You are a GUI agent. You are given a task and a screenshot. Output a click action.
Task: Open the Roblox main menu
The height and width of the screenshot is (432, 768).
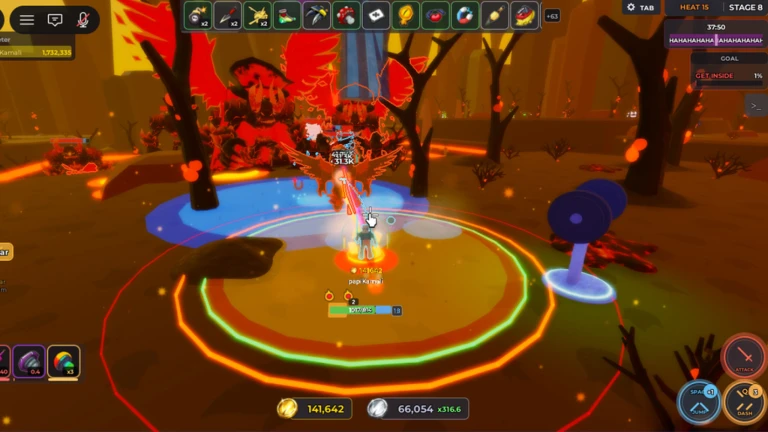[27, 19]
